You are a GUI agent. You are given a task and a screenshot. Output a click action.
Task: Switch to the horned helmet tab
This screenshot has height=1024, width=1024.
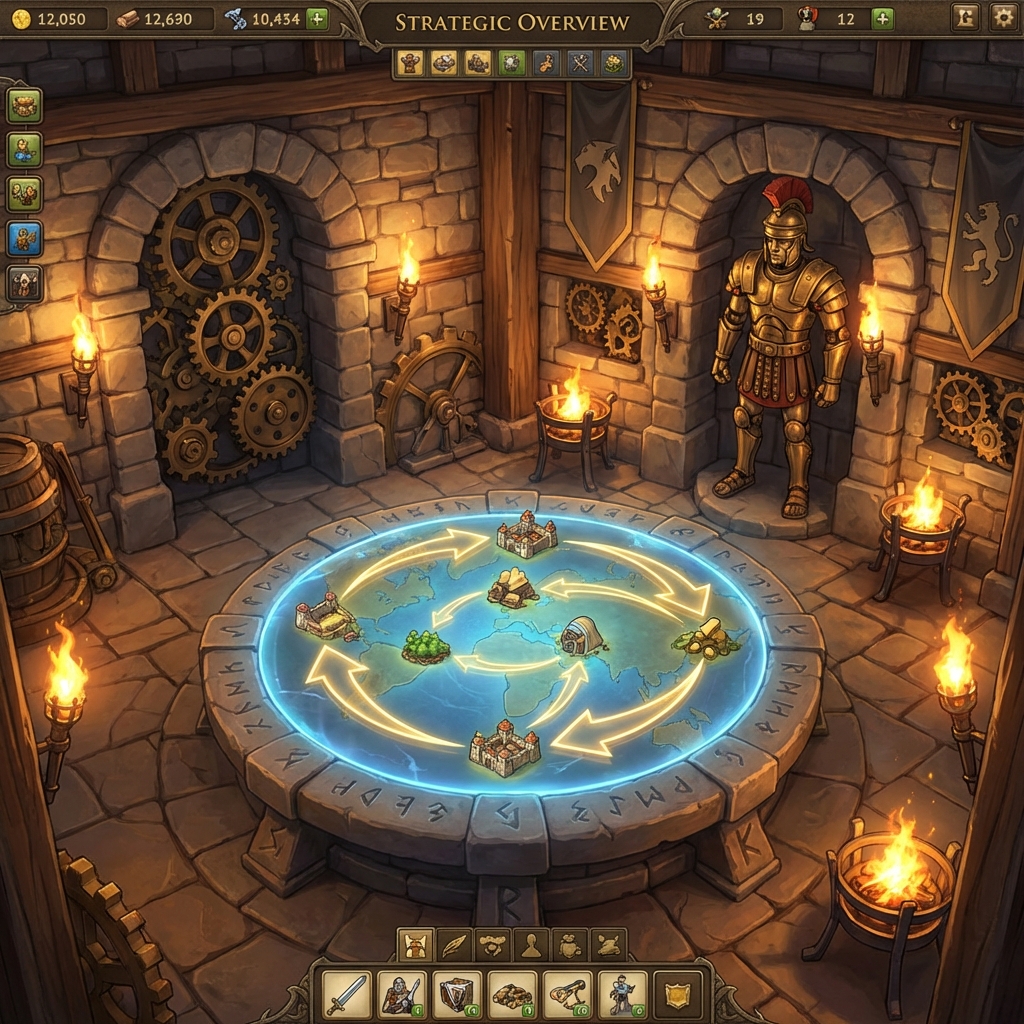tap(416, 944)
